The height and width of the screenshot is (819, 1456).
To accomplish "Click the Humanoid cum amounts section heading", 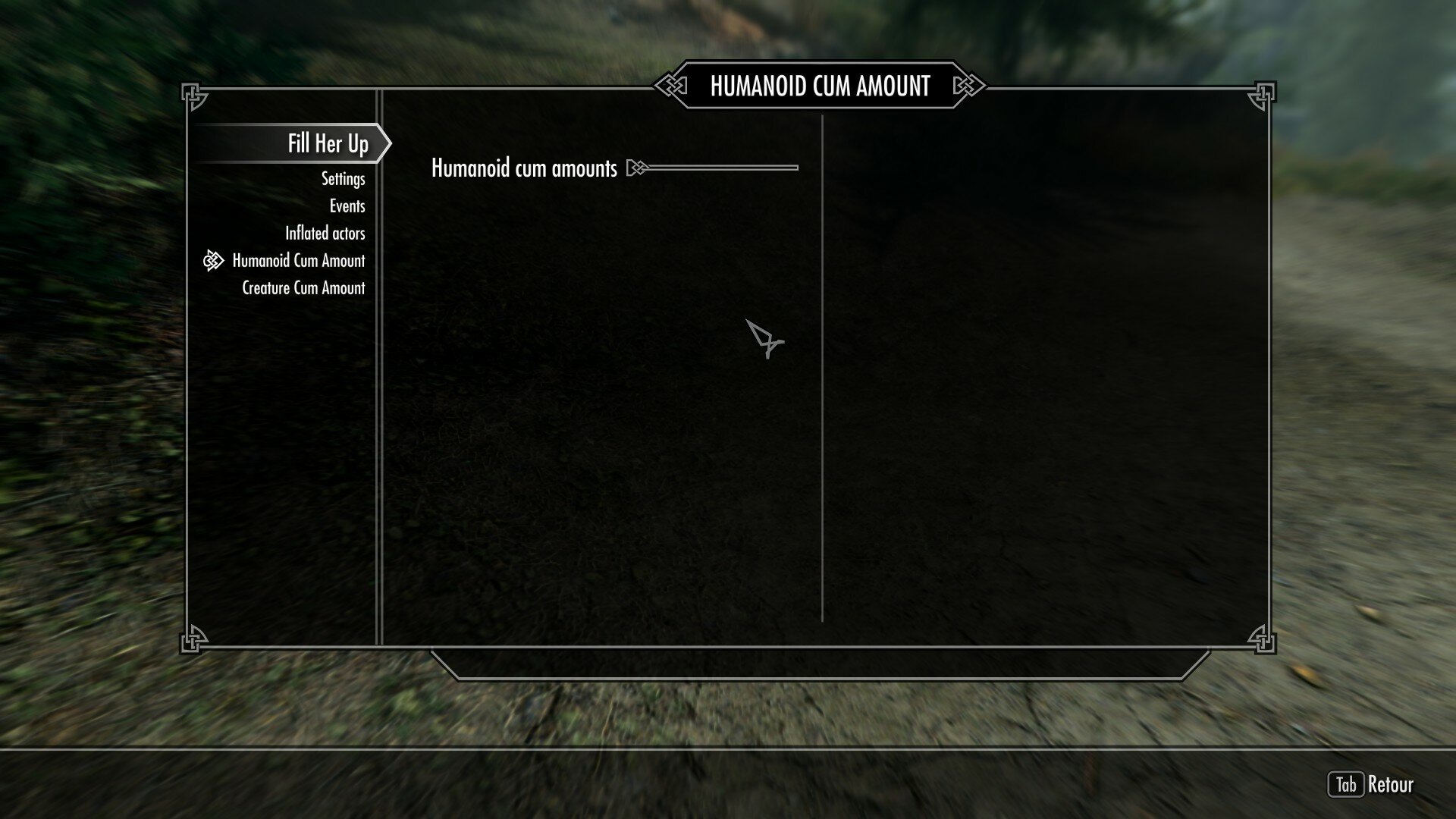I will point(523,168).
